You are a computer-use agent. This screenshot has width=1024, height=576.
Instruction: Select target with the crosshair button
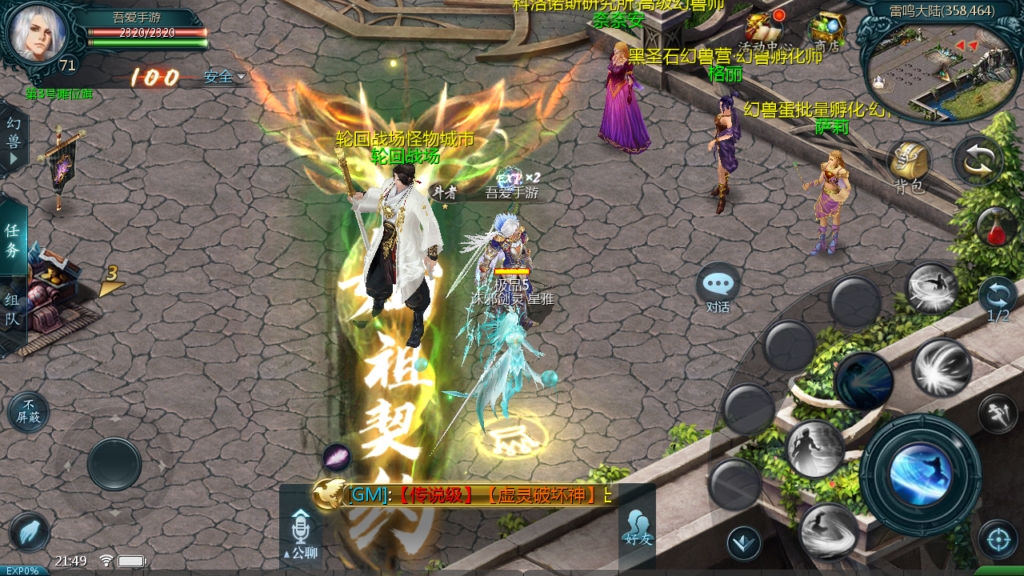(x=996, y=539)
